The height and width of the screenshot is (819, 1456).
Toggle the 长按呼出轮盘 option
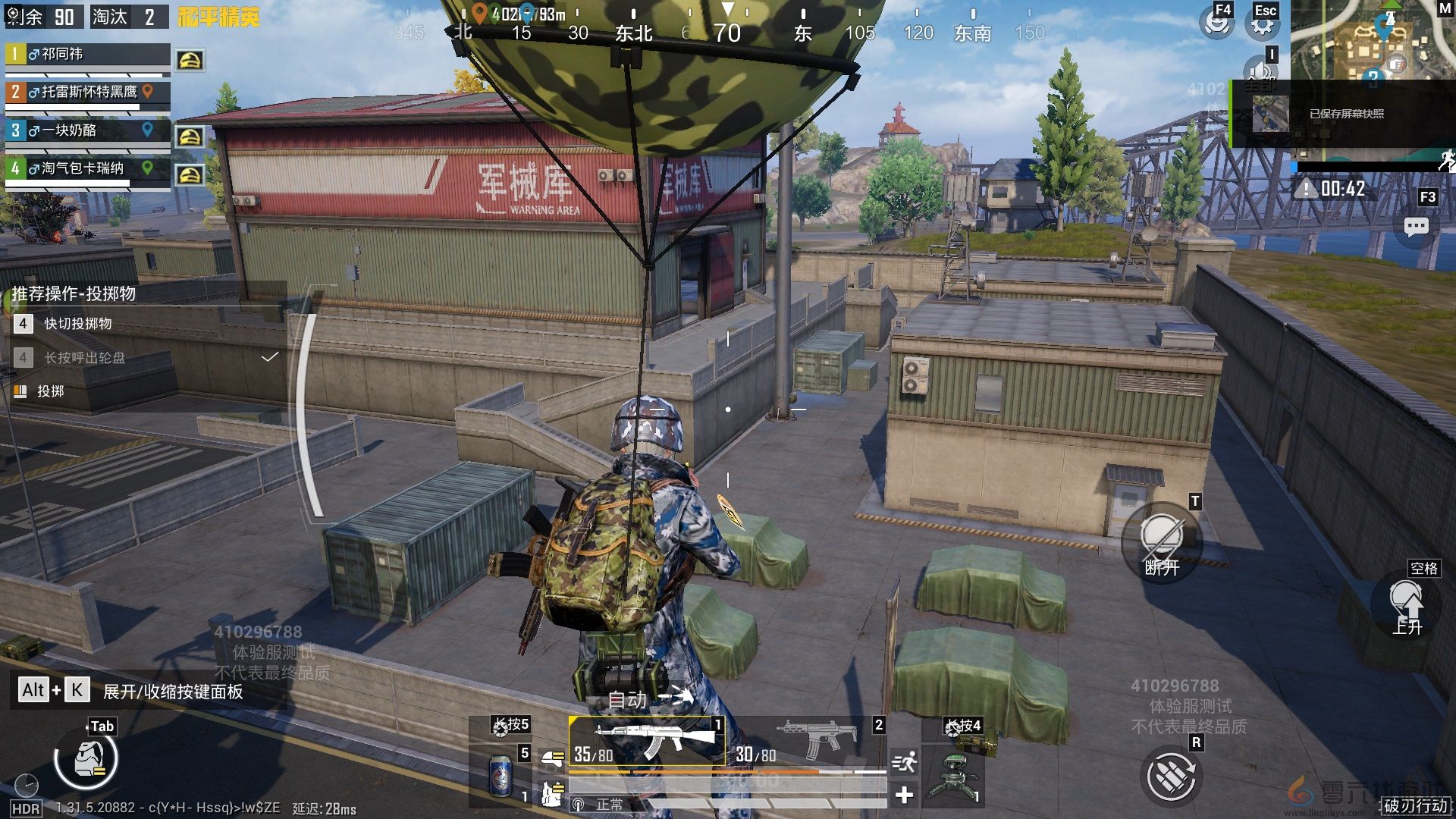85,358
